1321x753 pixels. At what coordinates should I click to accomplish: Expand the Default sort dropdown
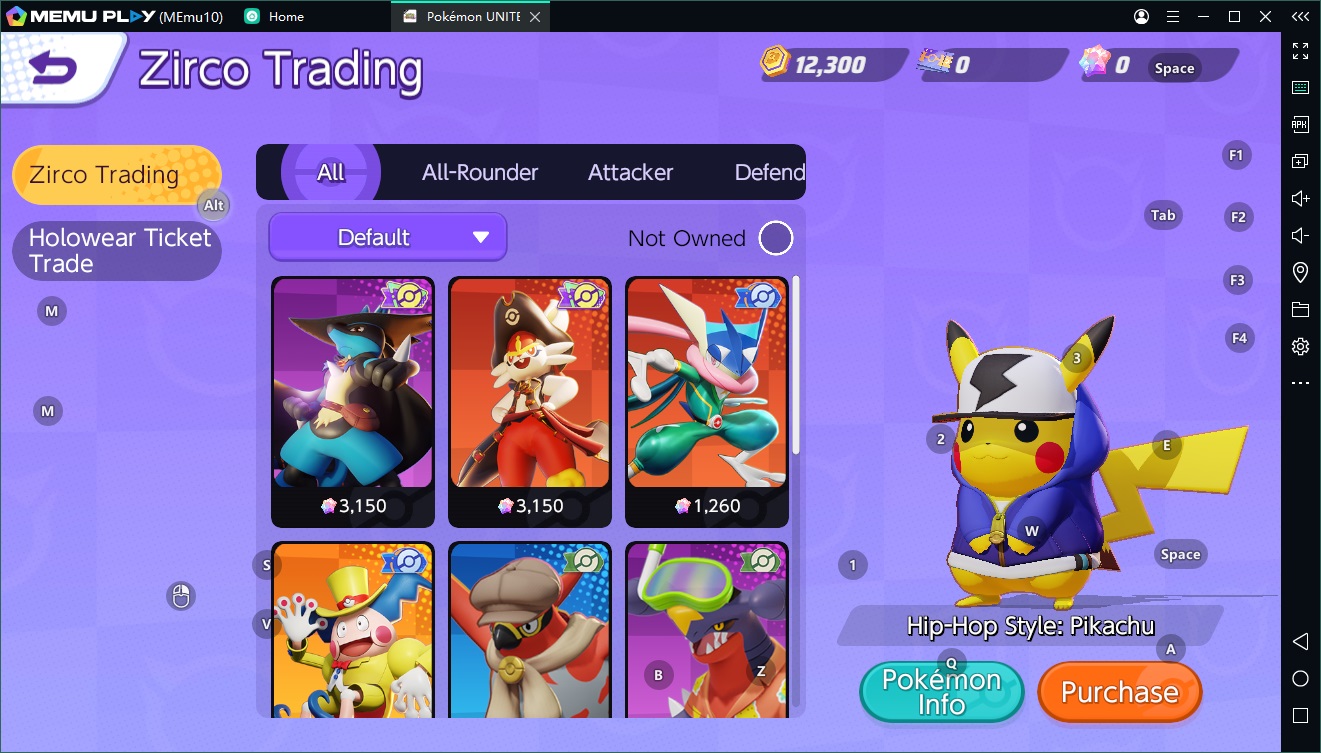tap(388, 238)
